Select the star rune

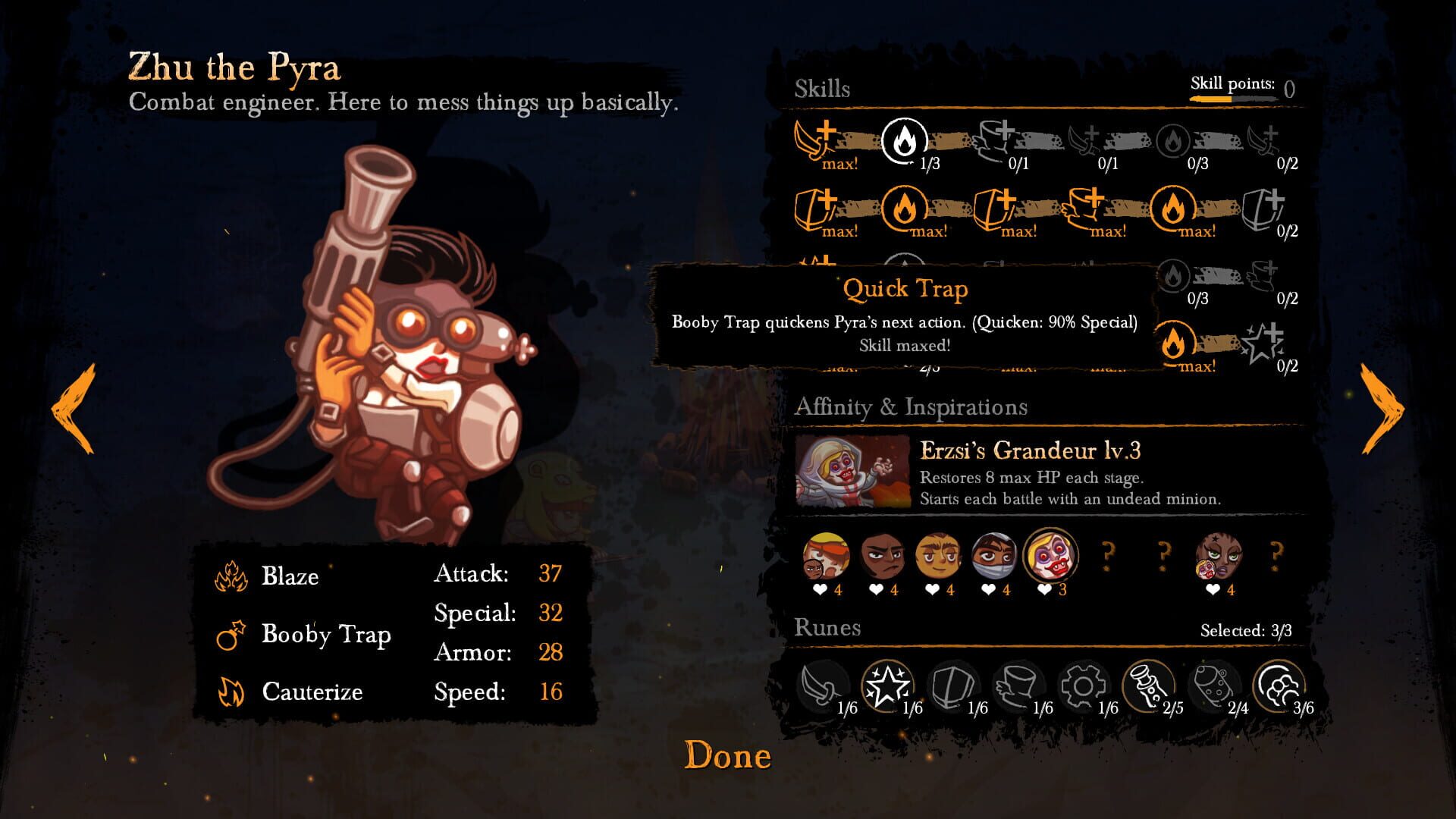click(886, 684)
